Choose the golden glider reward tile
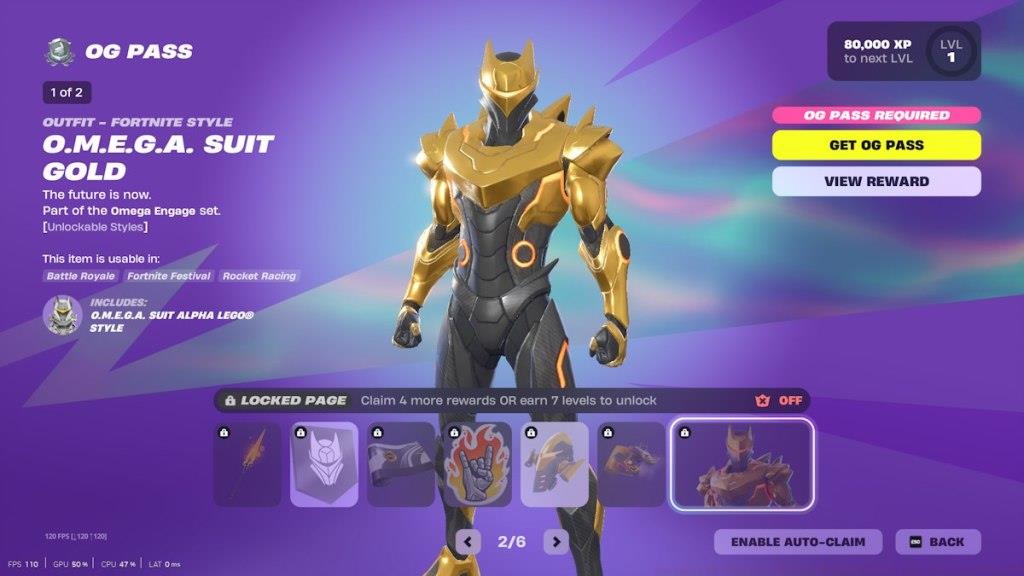This screenshot has width=1024, height=576. click(x=631, y=464)
